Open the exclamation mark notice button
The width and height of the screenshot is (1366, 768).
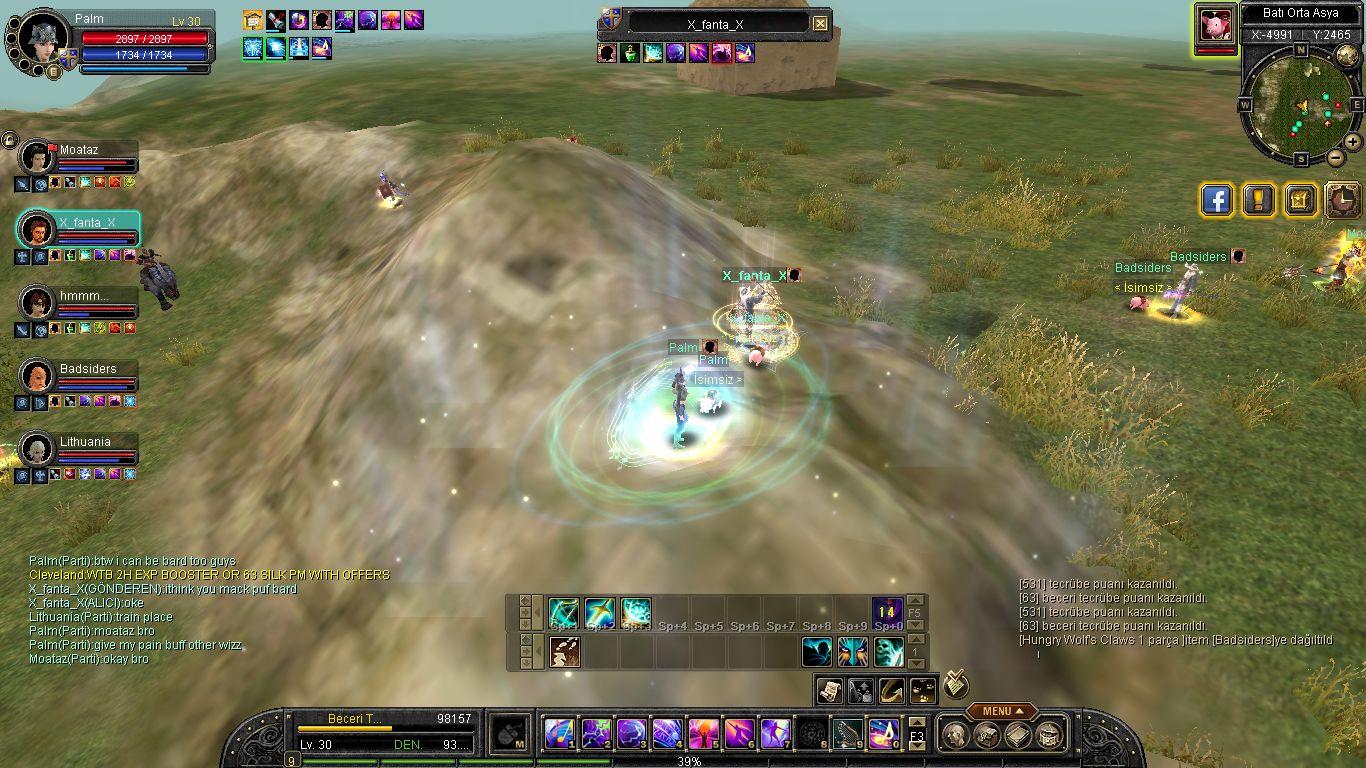1258,200
